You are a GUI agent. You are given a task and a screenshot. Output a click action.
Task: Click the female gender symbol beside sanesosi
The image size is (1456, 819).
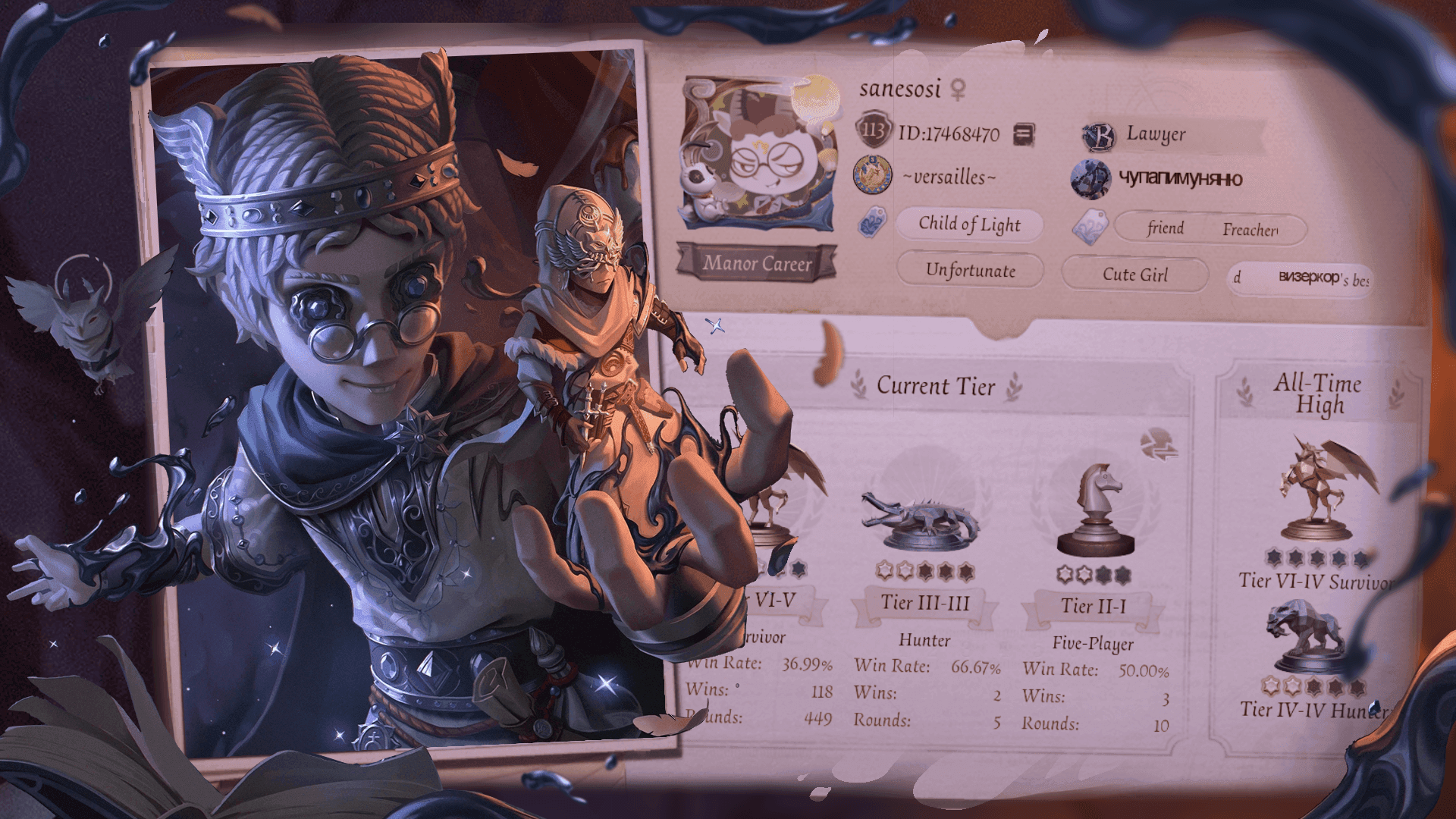[x=957, y=90]
